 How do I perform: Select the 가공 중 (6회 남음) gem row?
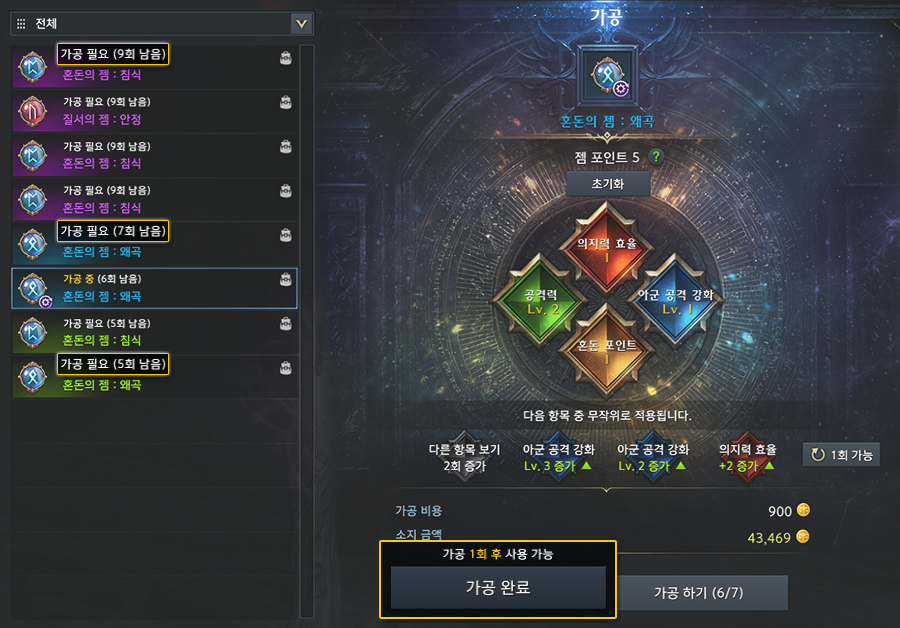154,287
